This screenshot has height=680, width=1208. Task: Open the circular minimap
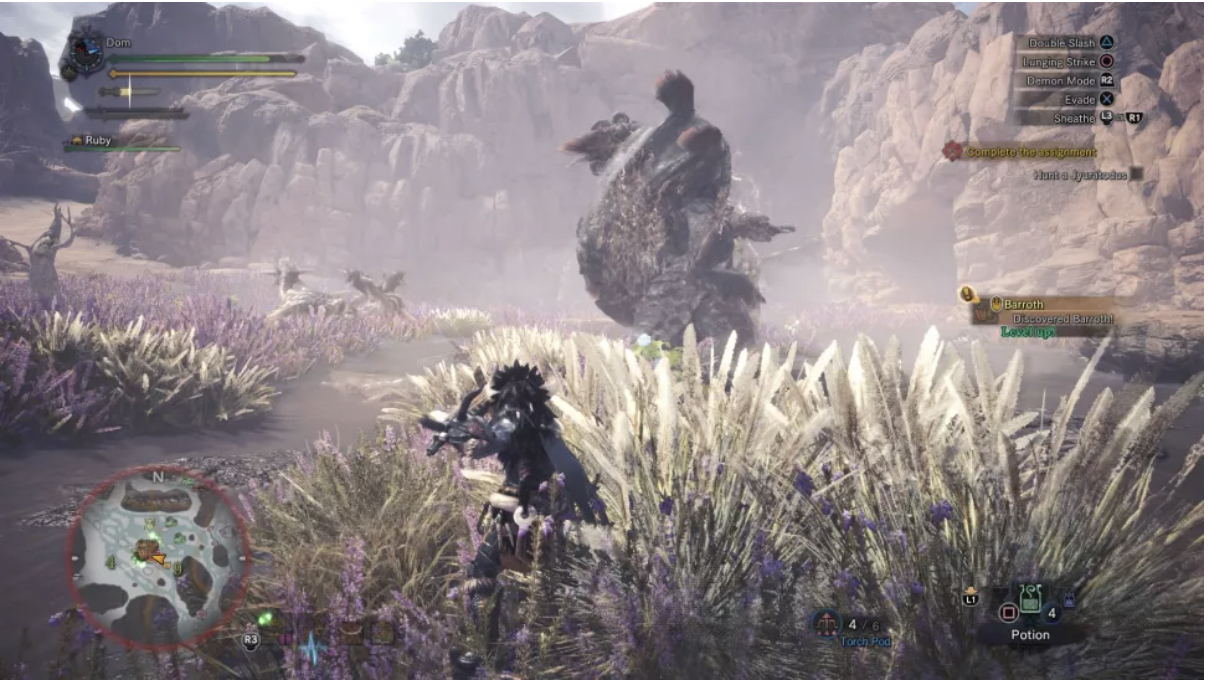(158, 556)
